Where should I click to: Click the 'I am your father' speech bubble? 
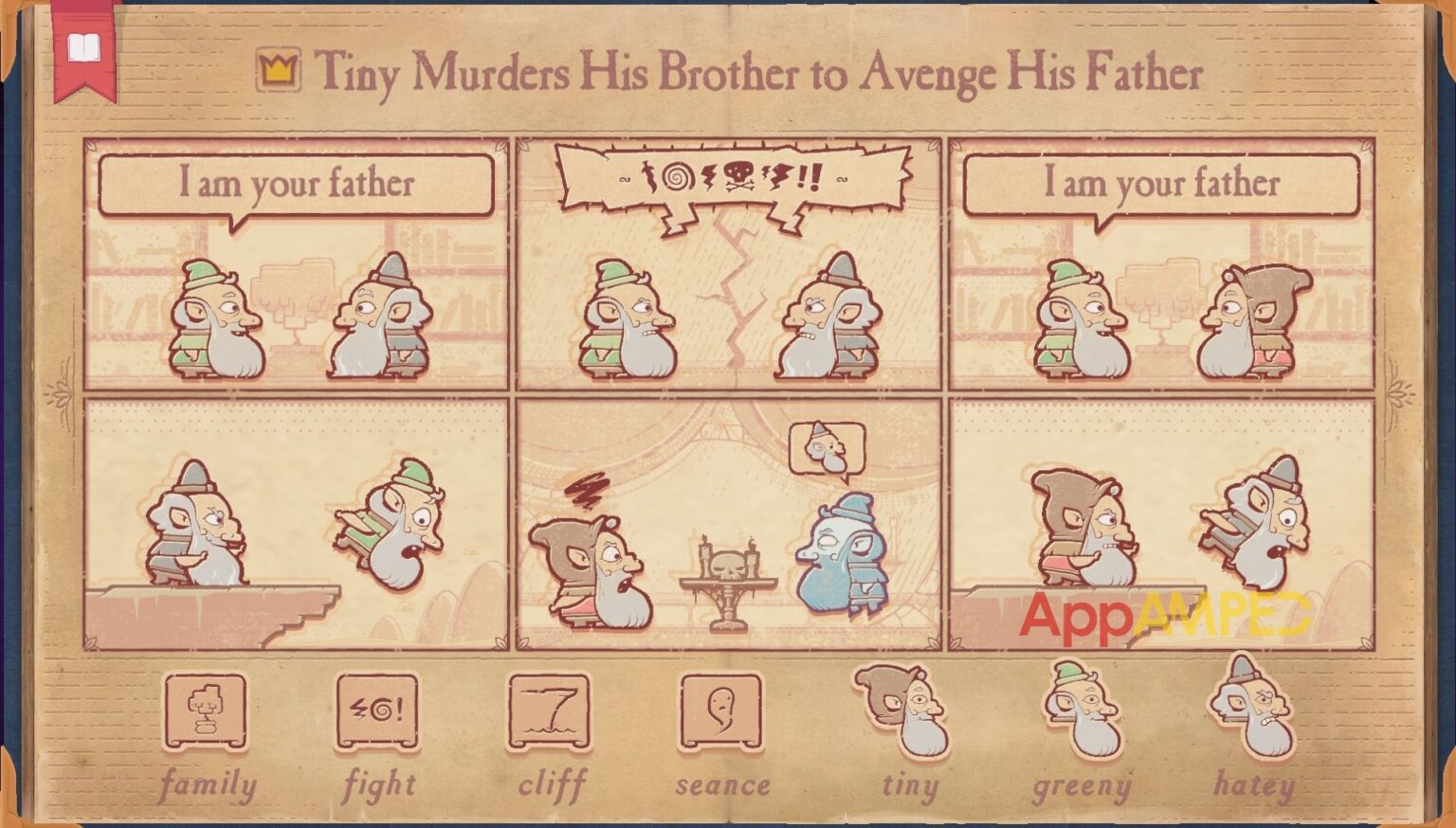point(298,186)
